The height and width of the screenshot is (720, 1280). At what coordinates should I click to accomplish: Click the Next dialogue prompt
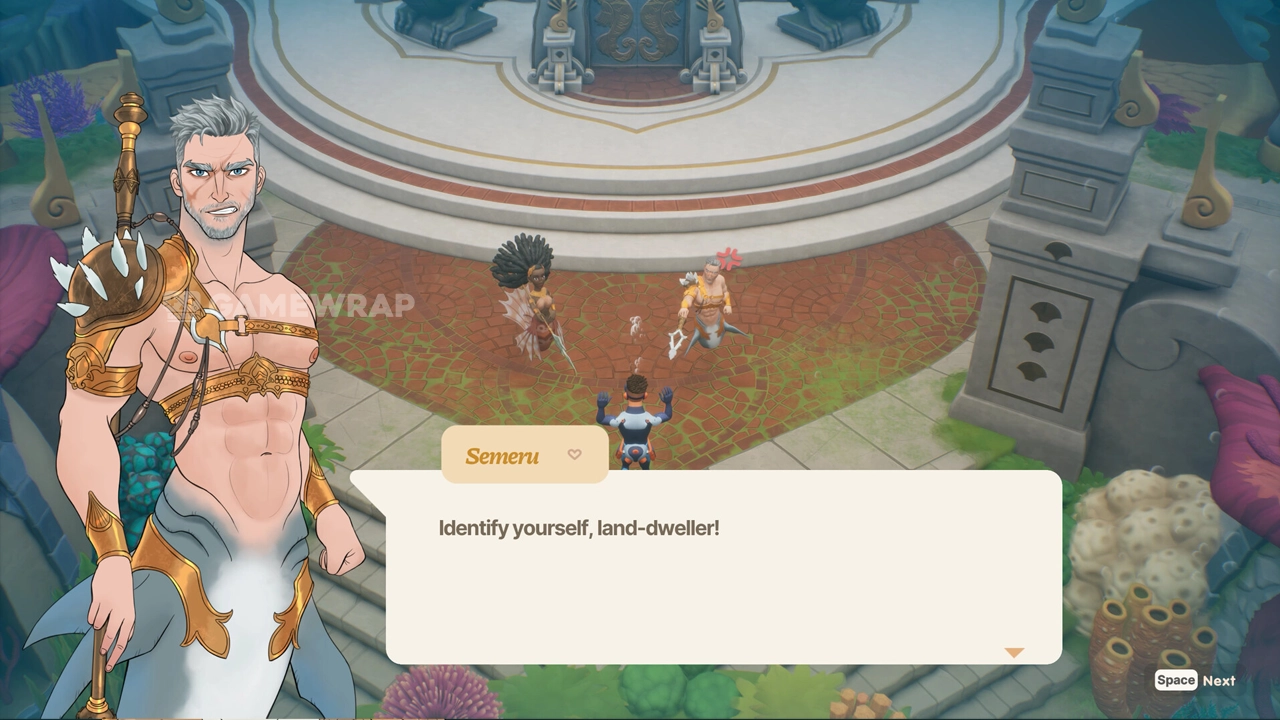coord(1196,680)
